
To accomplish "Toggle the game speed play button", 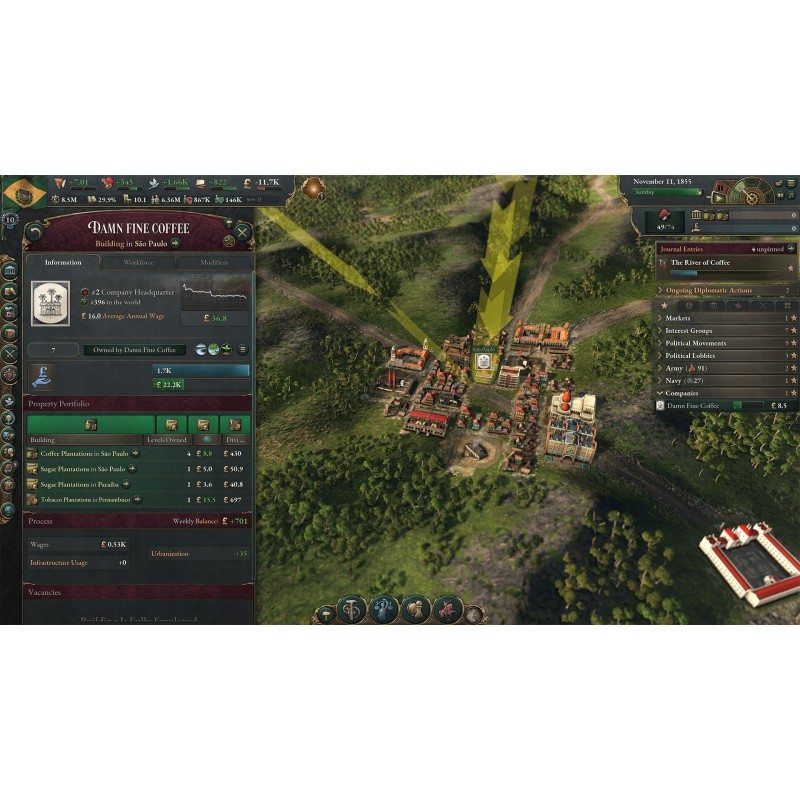I will tap(717, 198).
